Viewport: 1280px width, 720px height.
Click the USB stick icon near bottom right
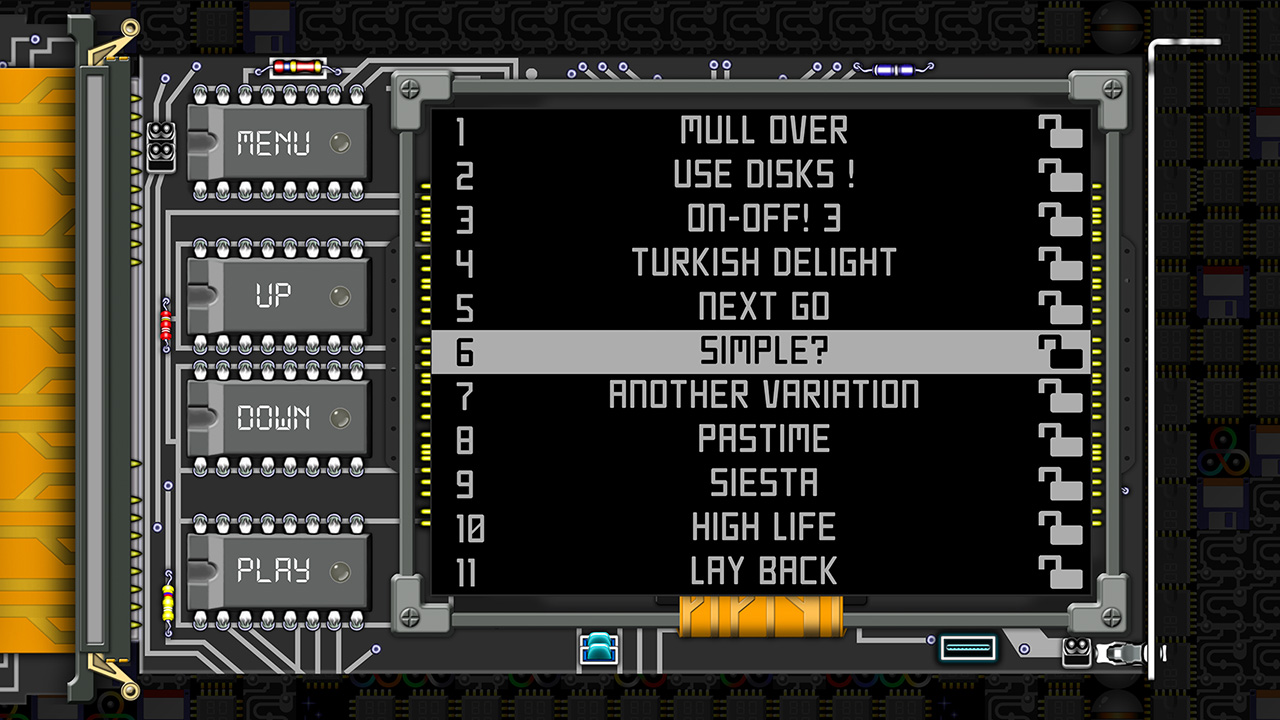[966, 648]
